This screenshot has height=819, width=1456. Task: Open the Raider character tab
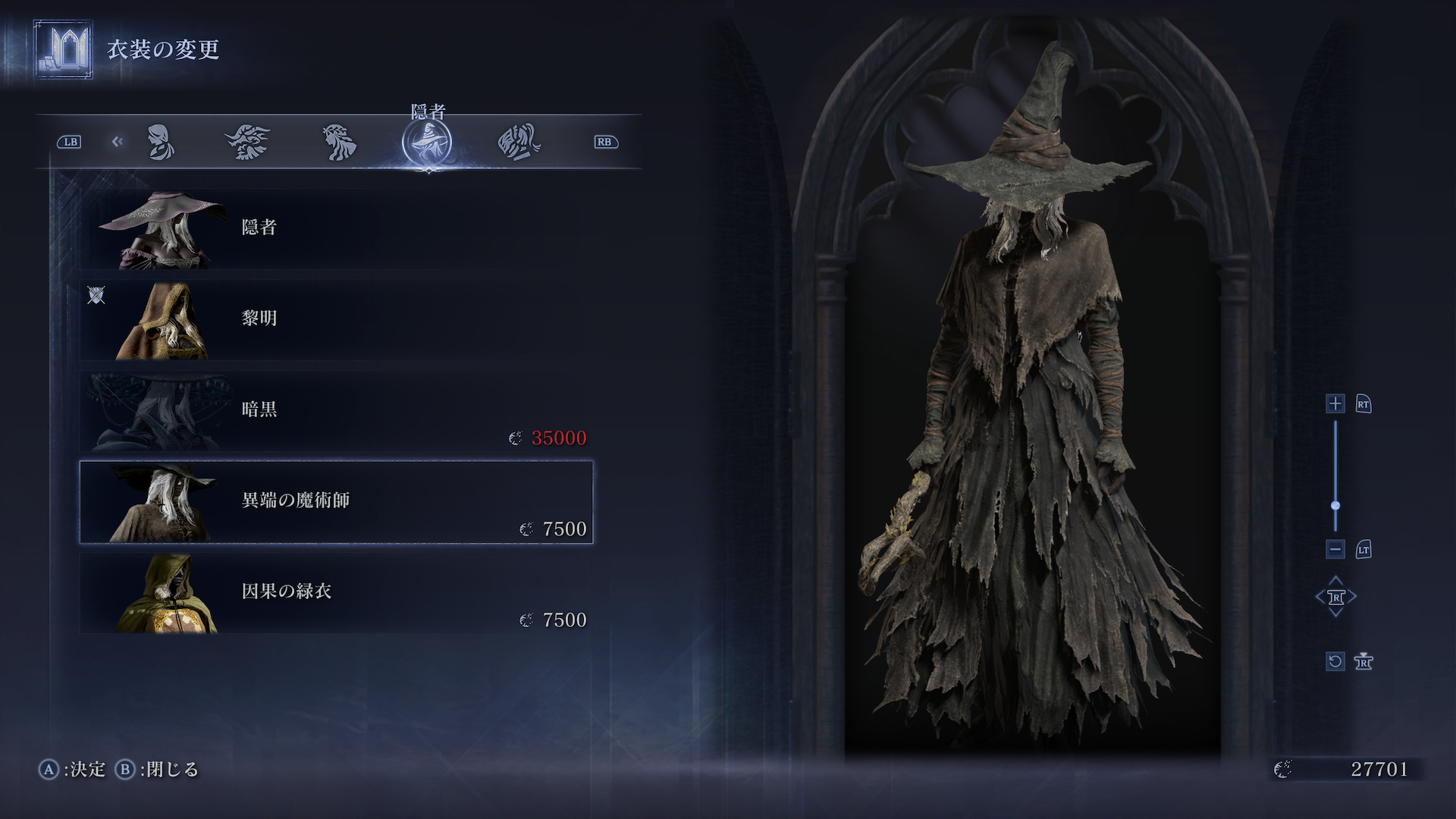click(x=247, y=142)
